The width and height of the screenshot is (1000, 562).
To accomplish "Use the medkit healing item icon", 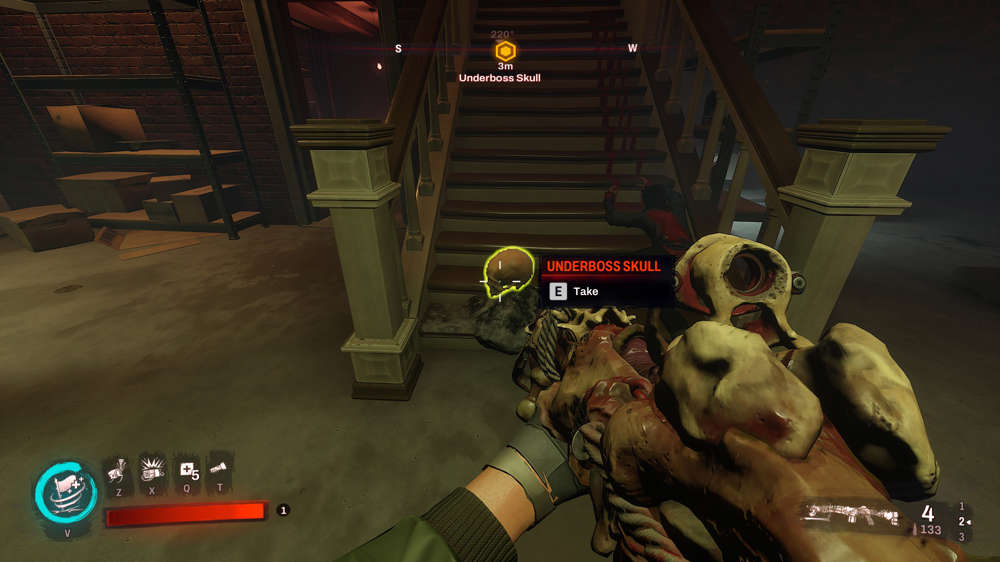I will point(185,471).
